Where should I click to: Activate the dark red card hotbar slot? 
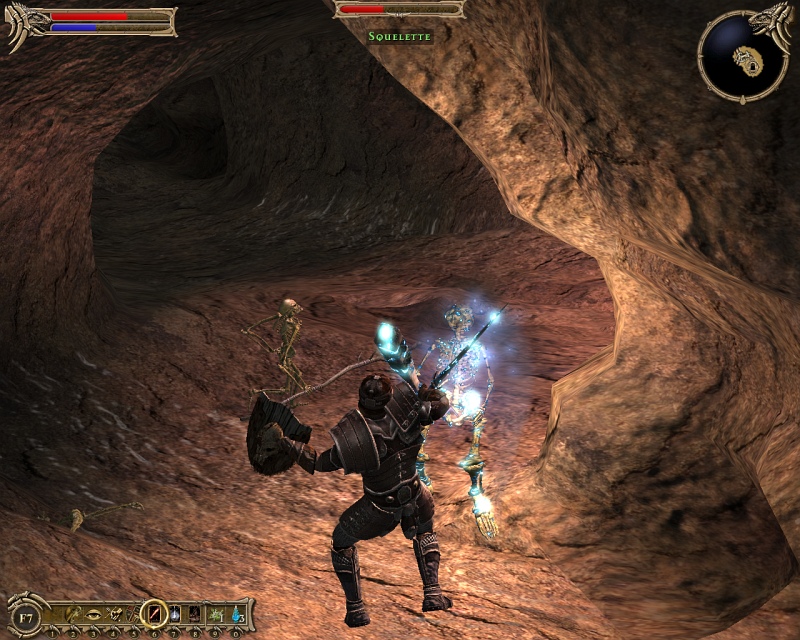[x=195, y=613]
